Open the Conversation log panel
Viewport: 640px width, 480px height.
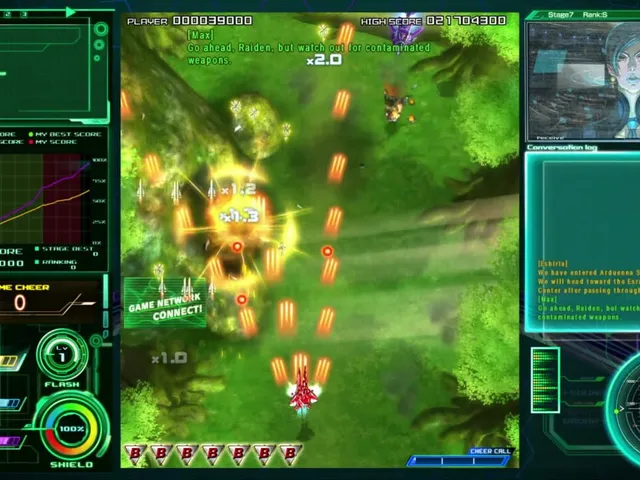[582, 240]
